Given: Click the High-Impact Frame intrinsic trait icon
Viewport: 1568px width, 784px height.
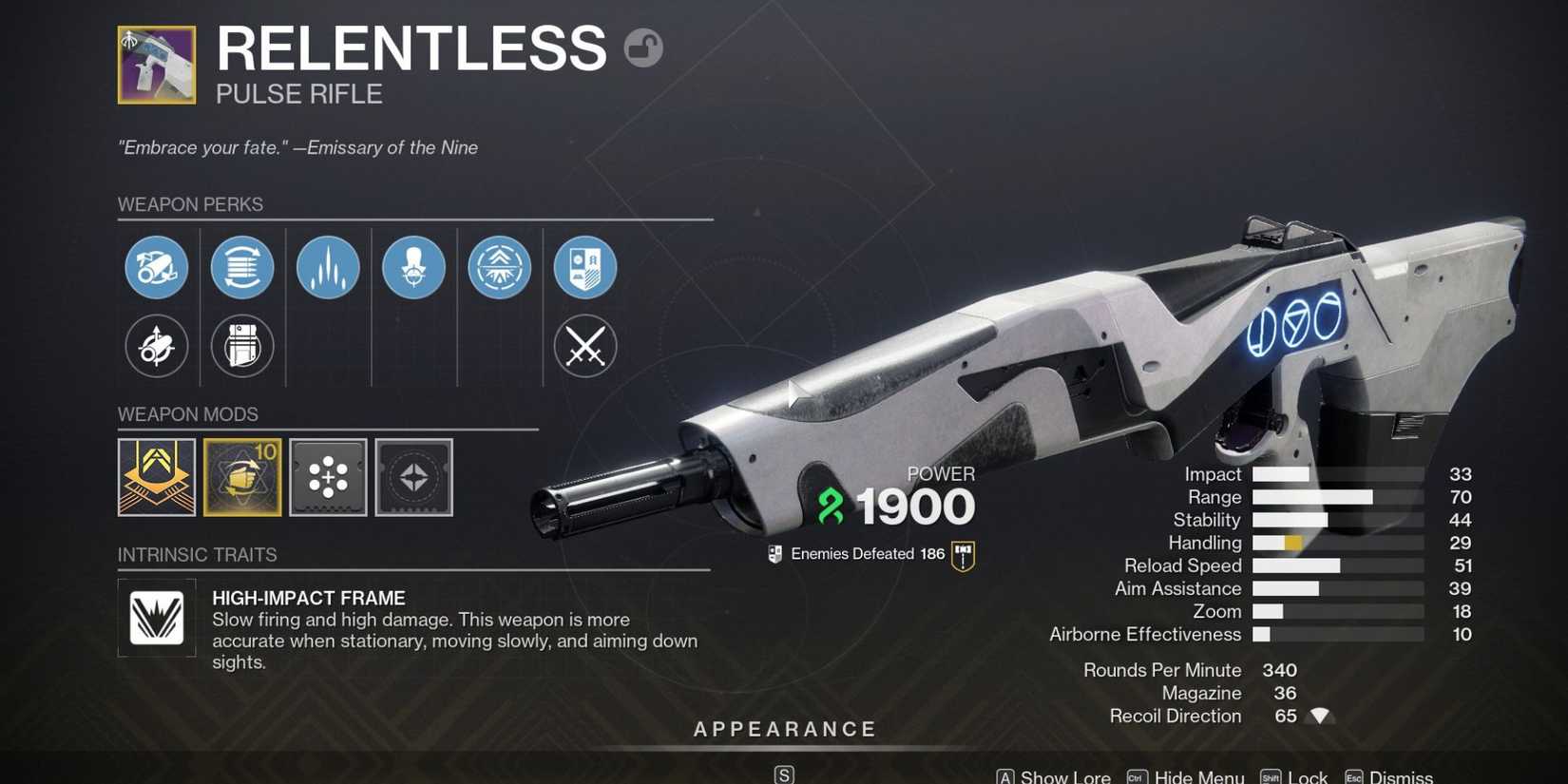Looking at the screenshot, I should [156, 618].
